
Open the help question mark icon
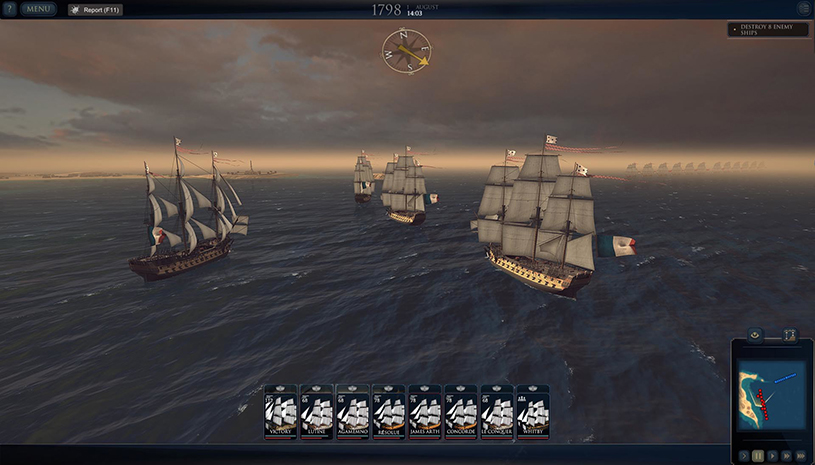pos(9,9)
